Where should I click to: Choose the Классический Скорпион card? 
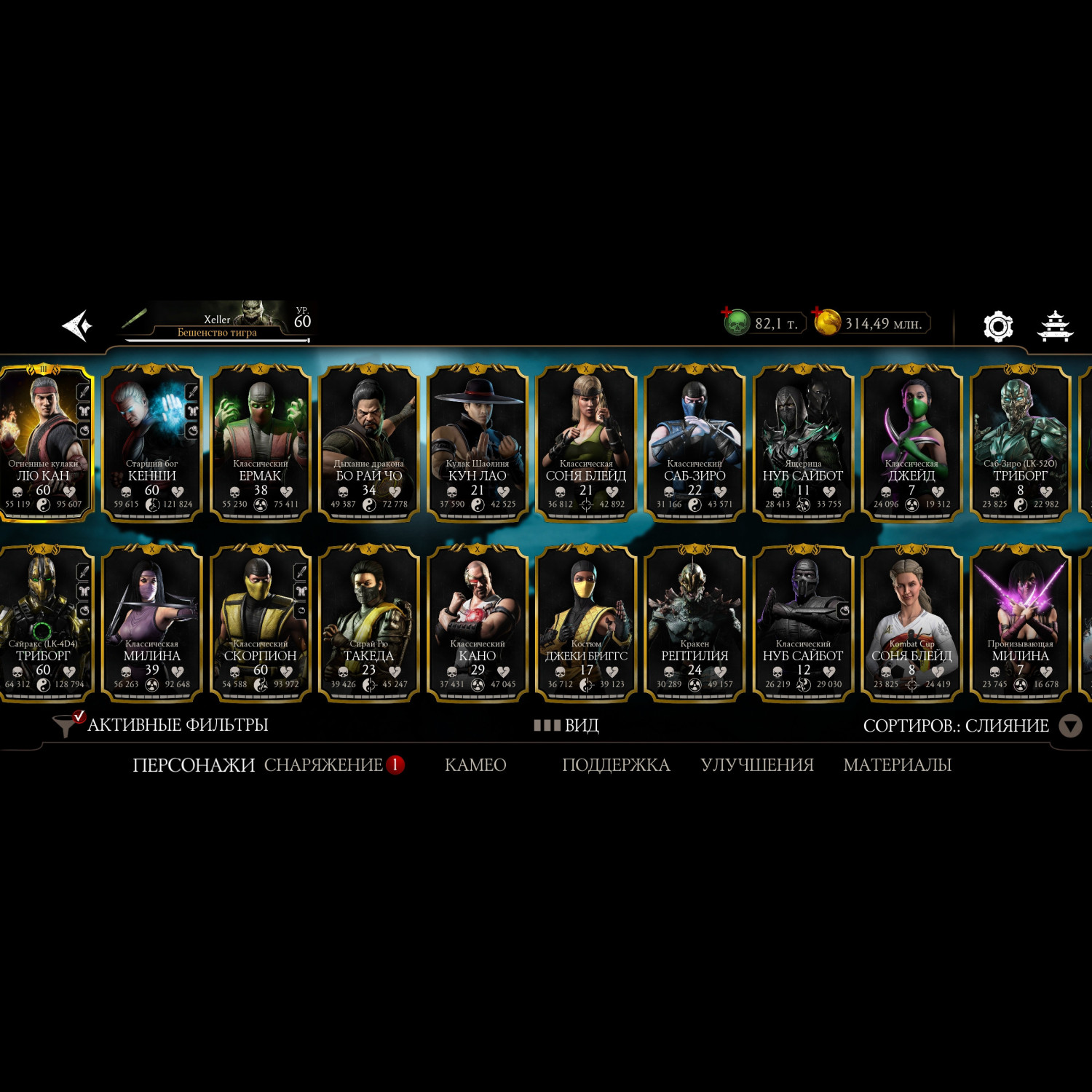pos(261,624)
